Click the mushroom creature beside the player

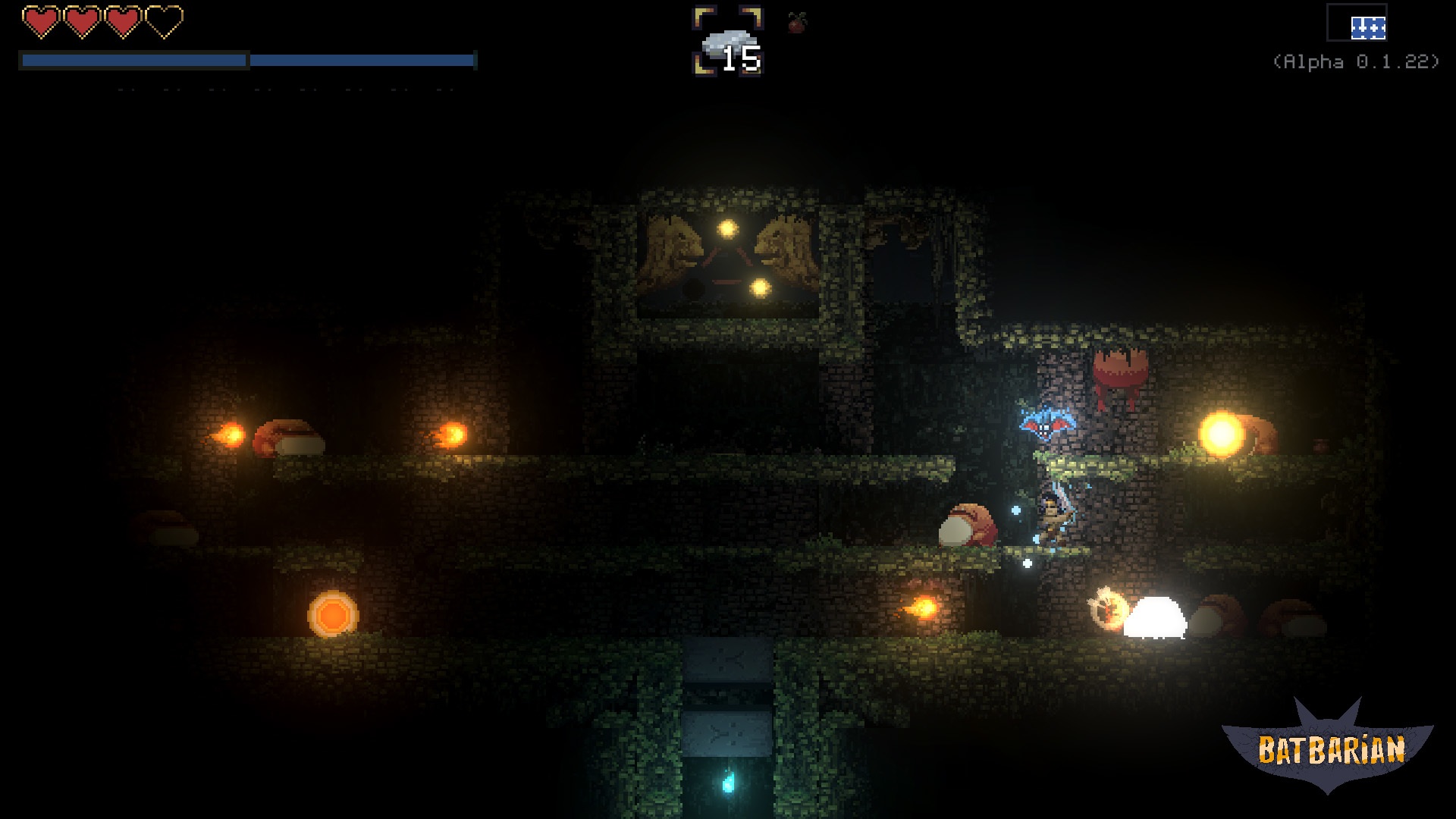[x=968, y=523]
